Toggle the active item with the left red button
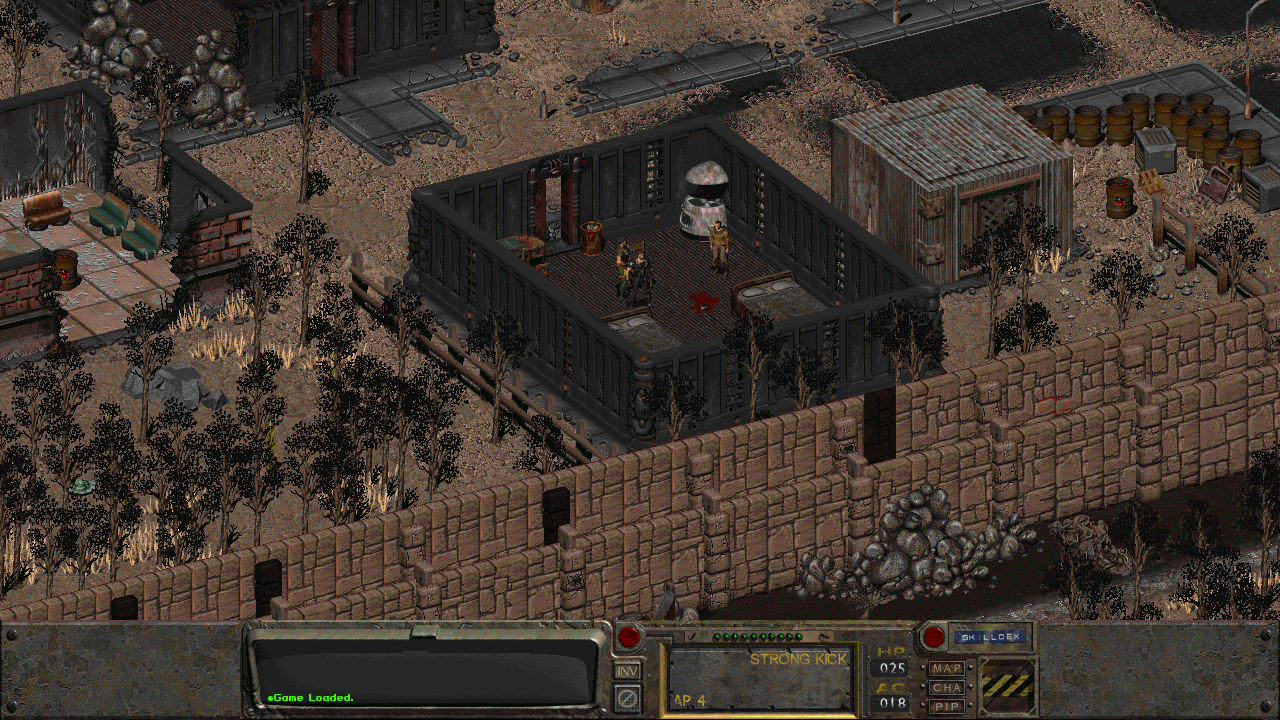 click(x=629, y=637)
